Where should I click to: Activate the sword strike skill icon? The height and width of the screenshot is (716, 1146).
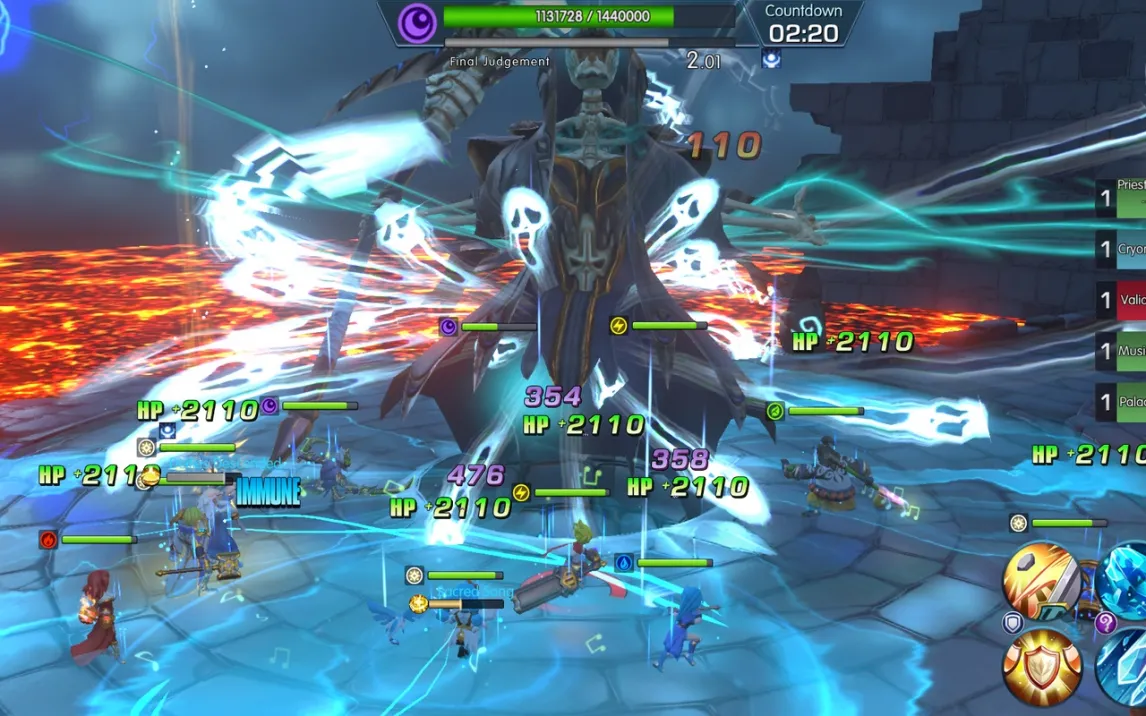[1041, 579]
